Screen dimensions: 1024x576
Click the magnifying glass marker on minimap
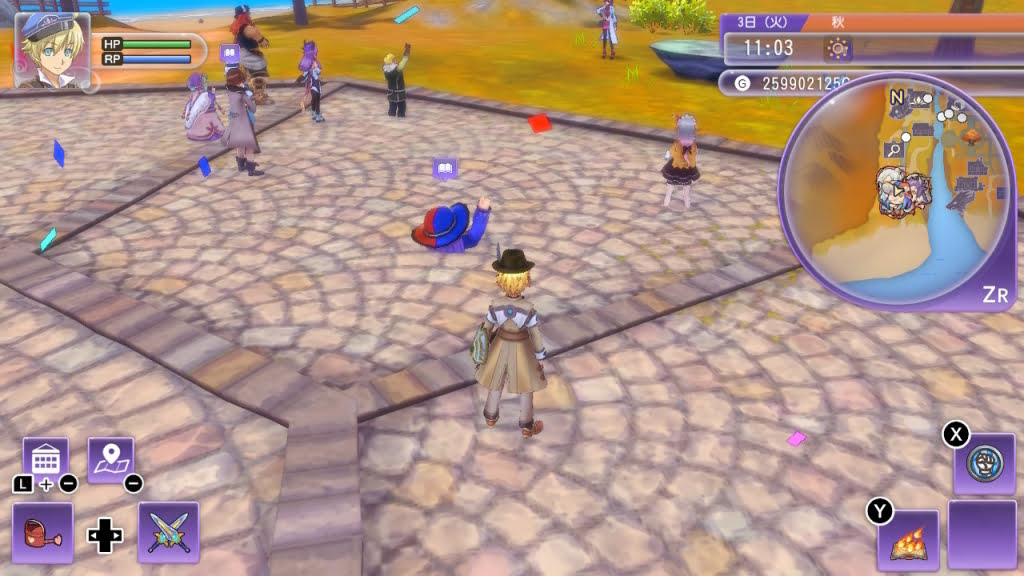point(894,150)
